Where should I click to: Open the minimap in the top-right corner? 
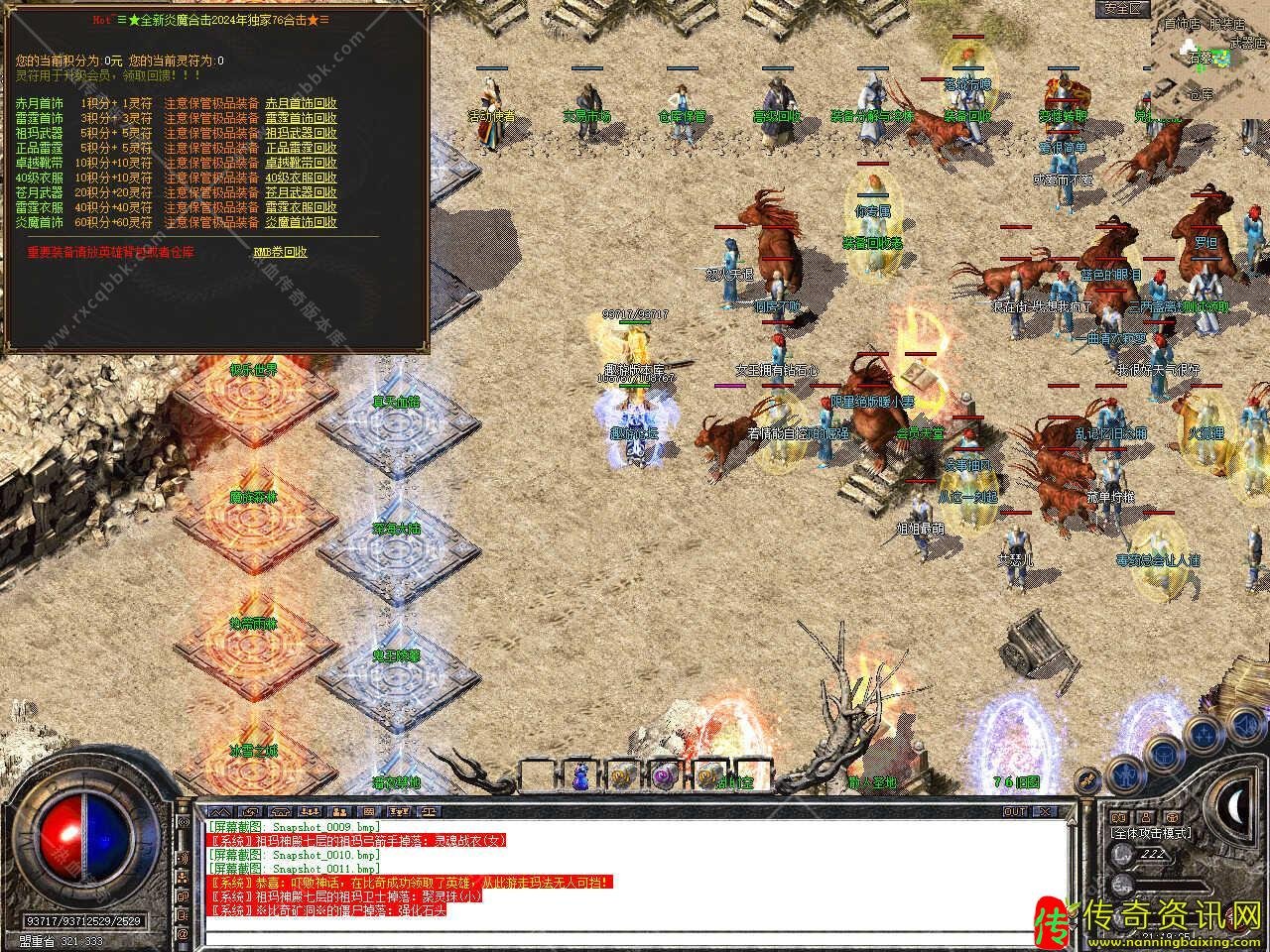[x=1210, y=59]
